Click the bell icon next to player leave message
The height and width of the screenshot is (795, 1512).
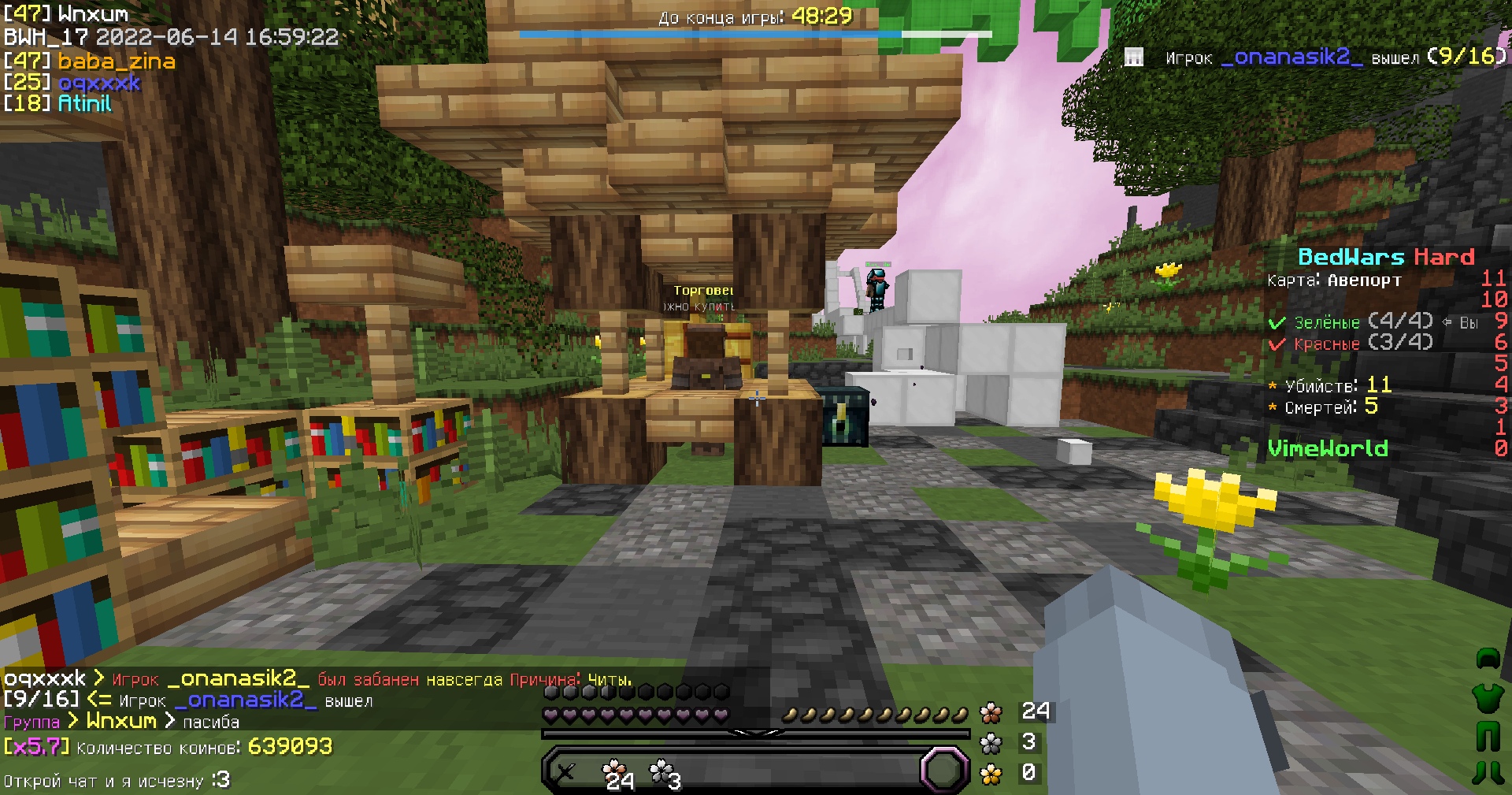tap(1134, 57)
